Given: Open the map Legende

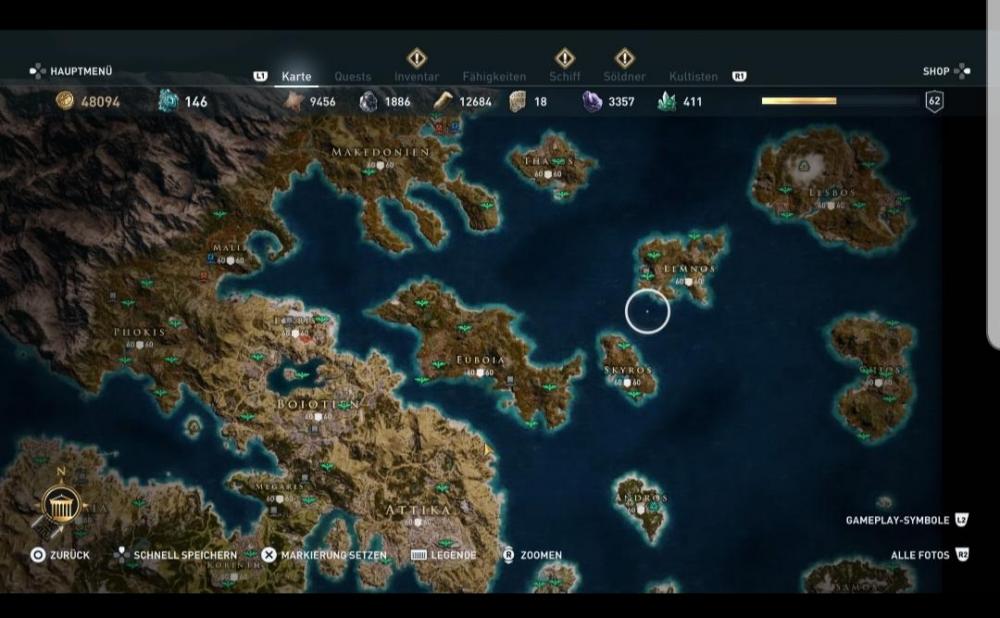Looking at the screenshot, I should pyautogui.click(x=444, y=555).
